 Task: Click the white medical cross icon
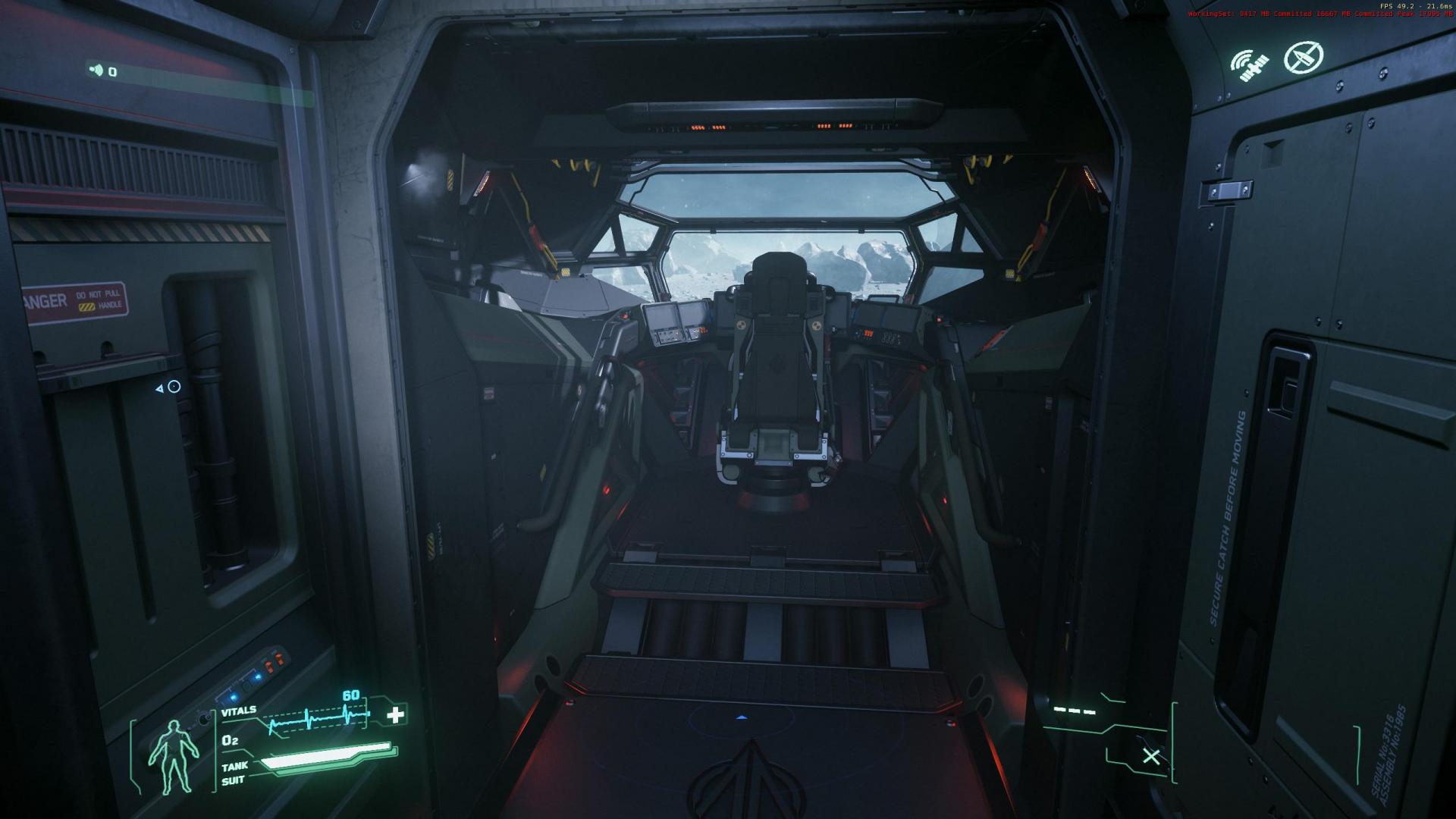tap(395, 714)
